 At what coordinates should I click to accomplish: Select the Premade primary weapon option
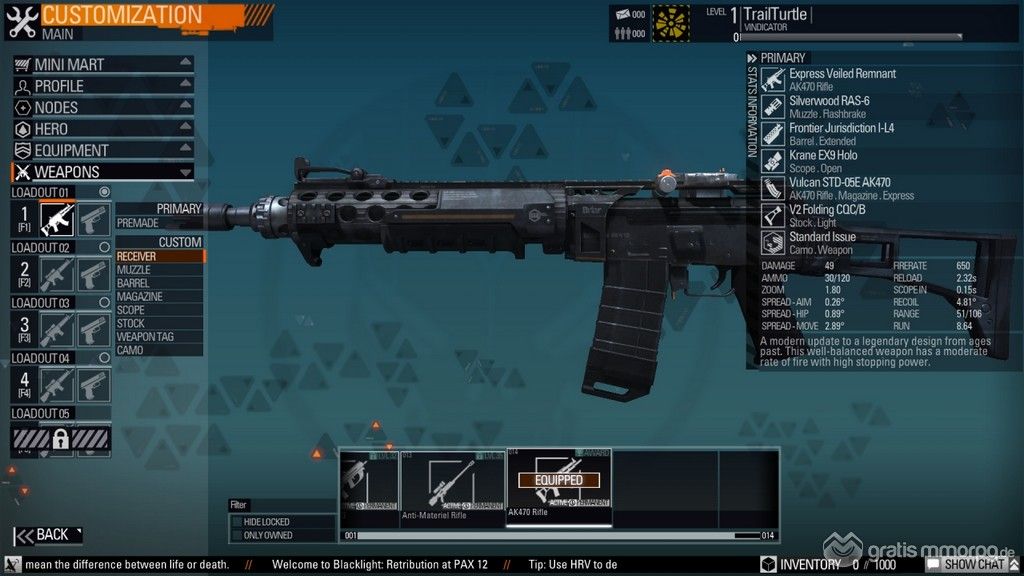pyautogui.click(x=158, y=223)
